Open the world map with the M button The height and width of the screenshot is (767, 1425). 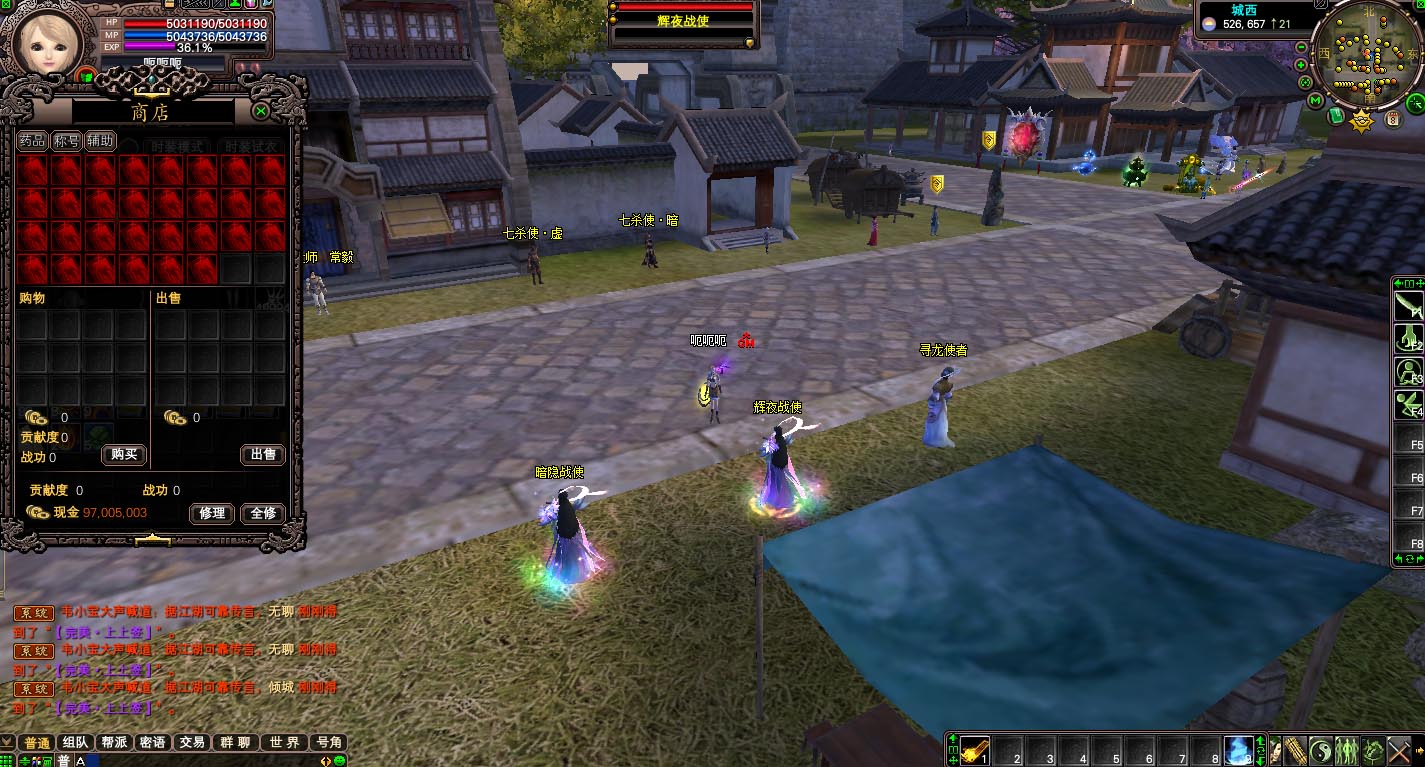click(x=1316, y=100)
